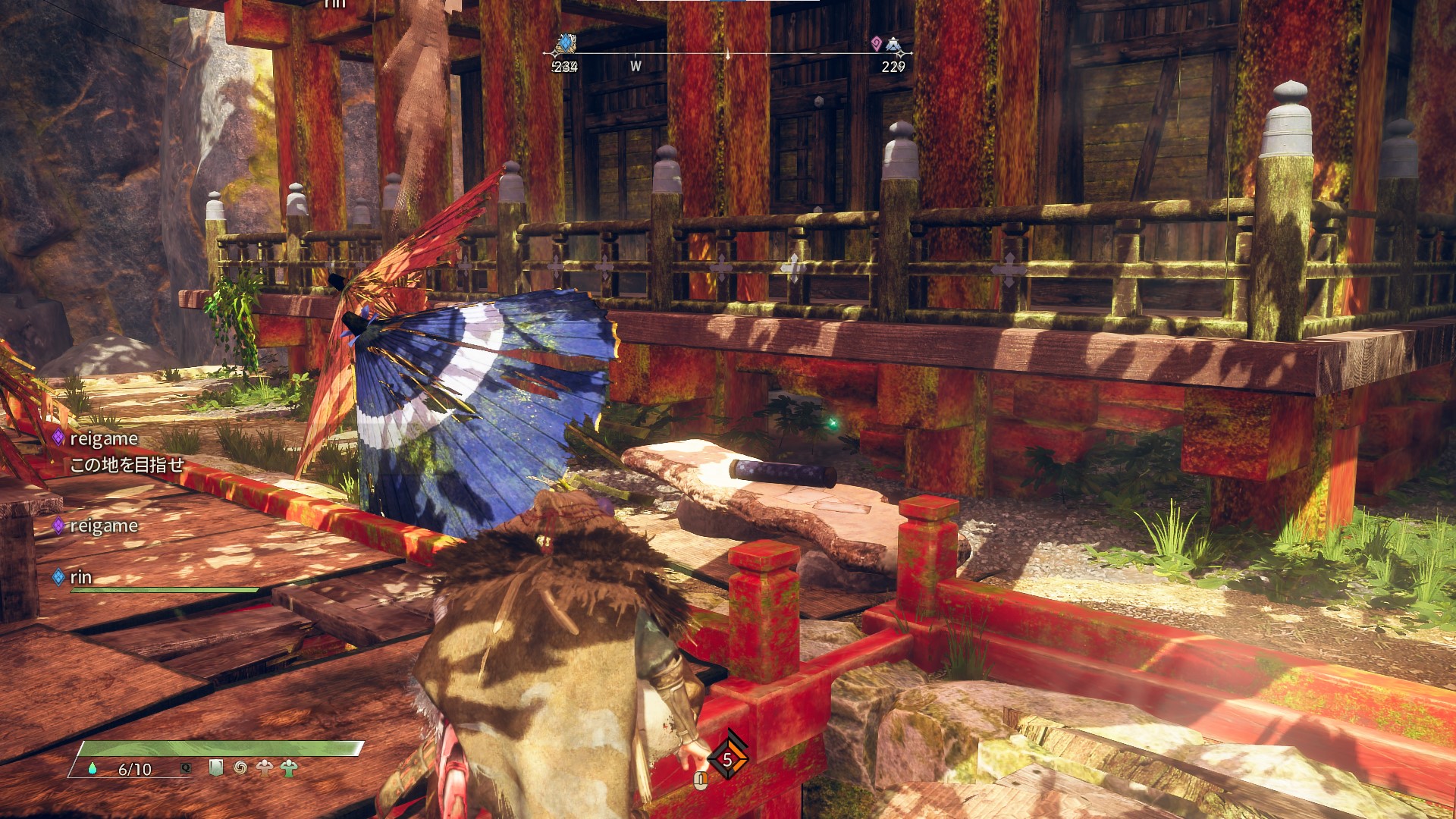1456x819 pixels.
Task: Click the pink spiral marker on the compass
Action: (876, 43)
